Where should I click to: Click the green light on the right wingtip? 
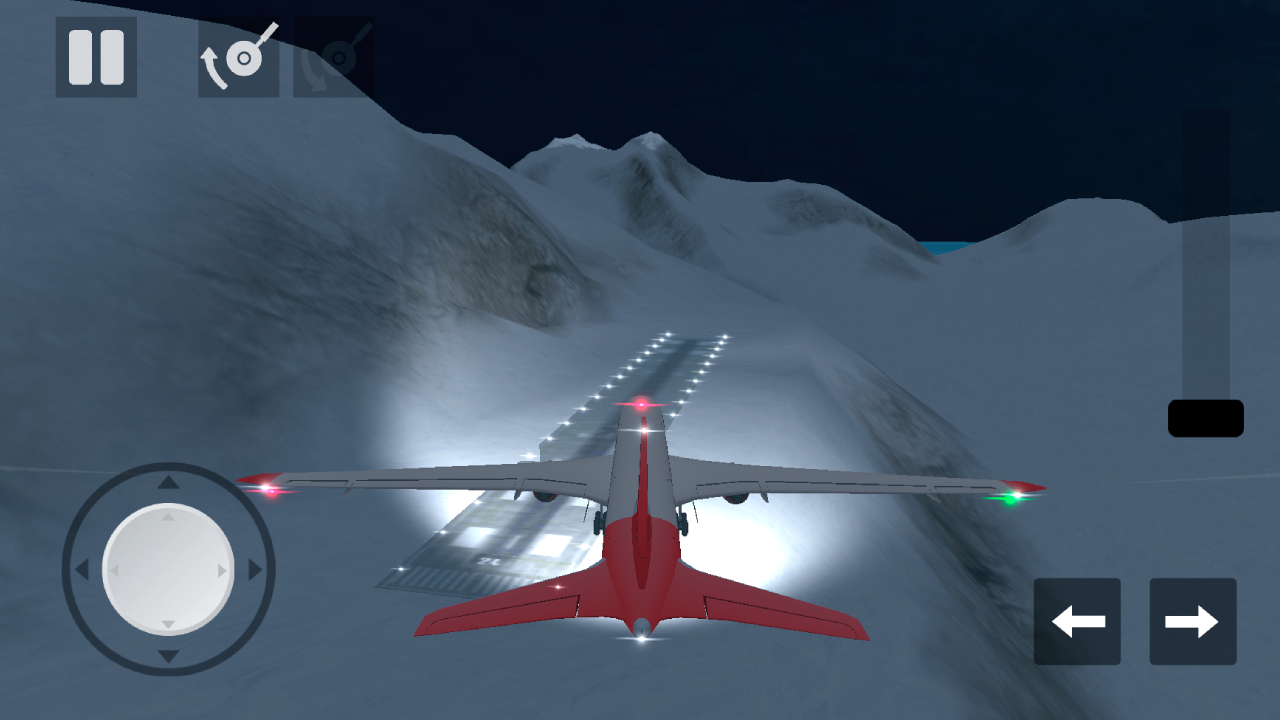[1013, 496]
